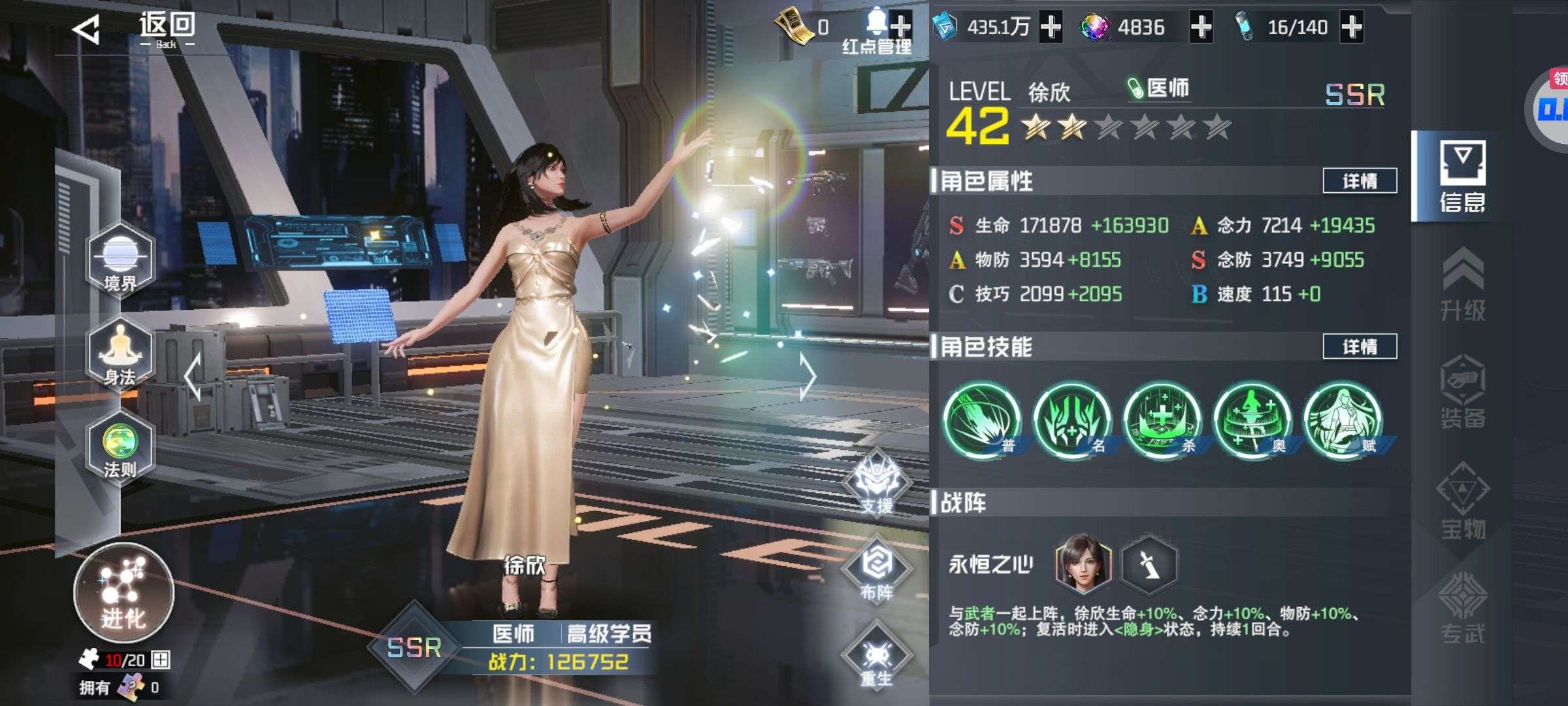1568x706 pixels.
Task: Open the 身法 meditation menu
Action: [120, 354]
